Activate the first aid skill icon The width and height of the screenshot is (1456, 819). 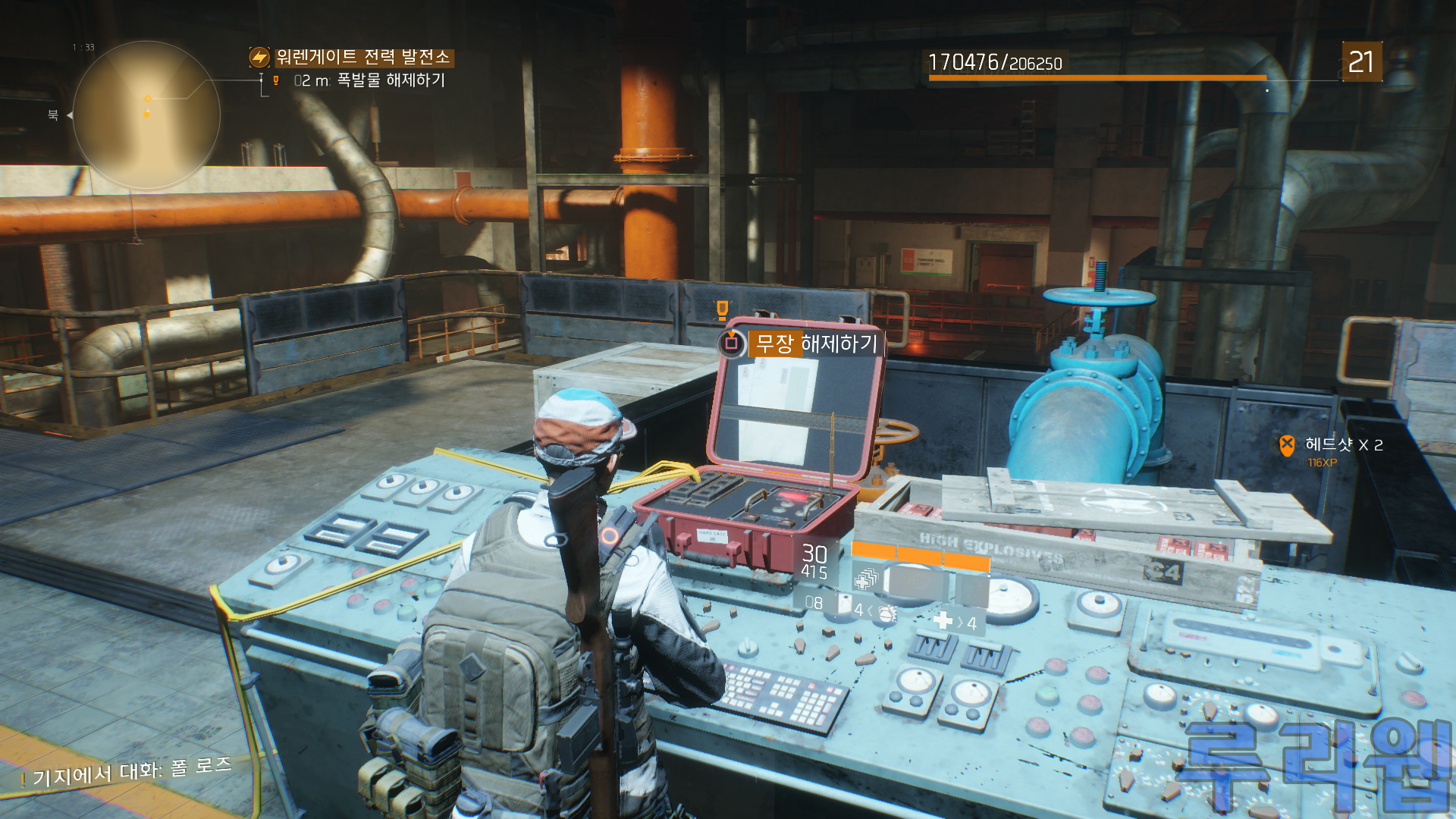pyautogui.click(x=865, y=580)
